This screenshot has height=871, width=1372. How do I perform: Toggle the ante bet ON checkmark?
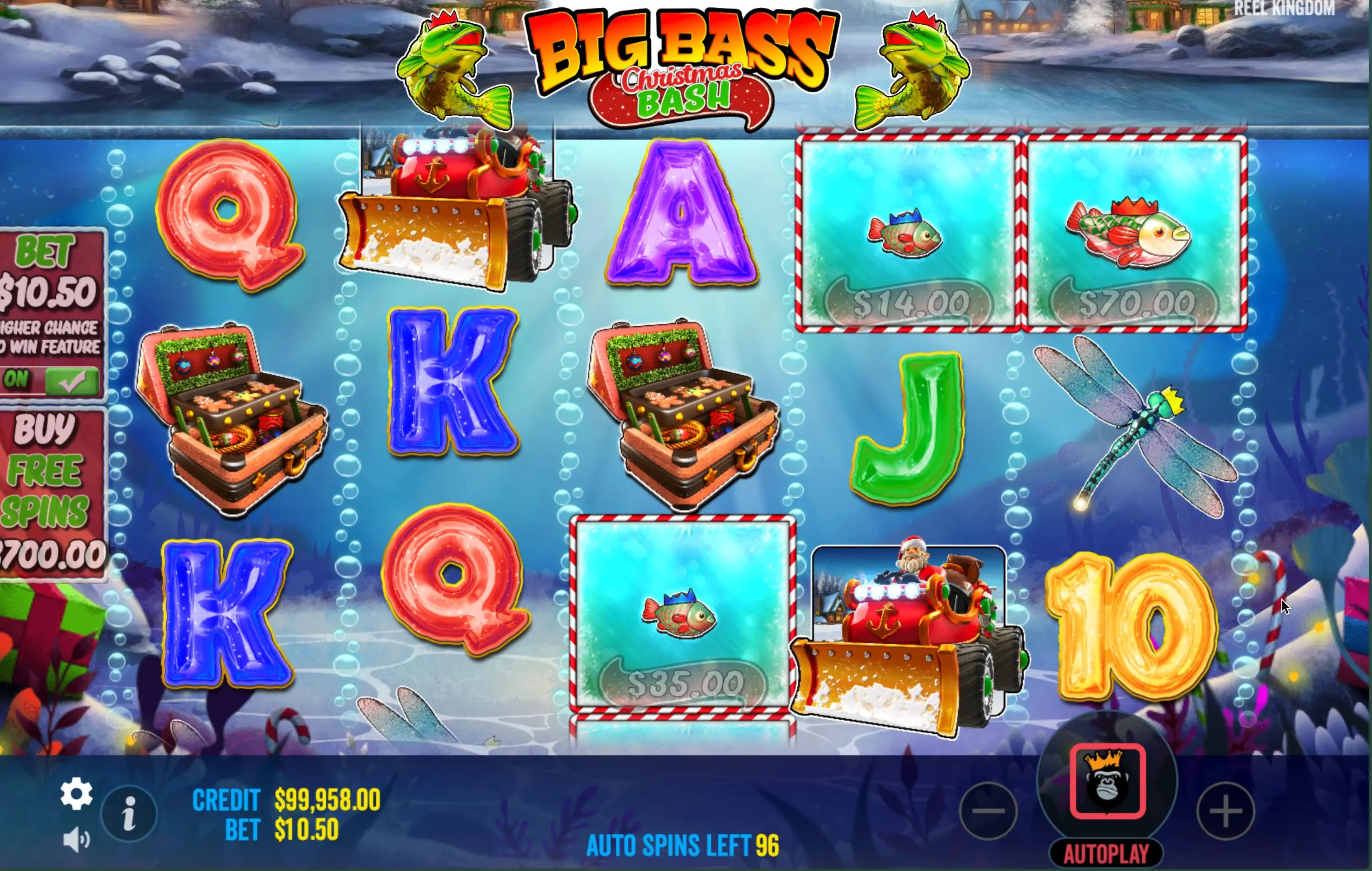[71, 380]
